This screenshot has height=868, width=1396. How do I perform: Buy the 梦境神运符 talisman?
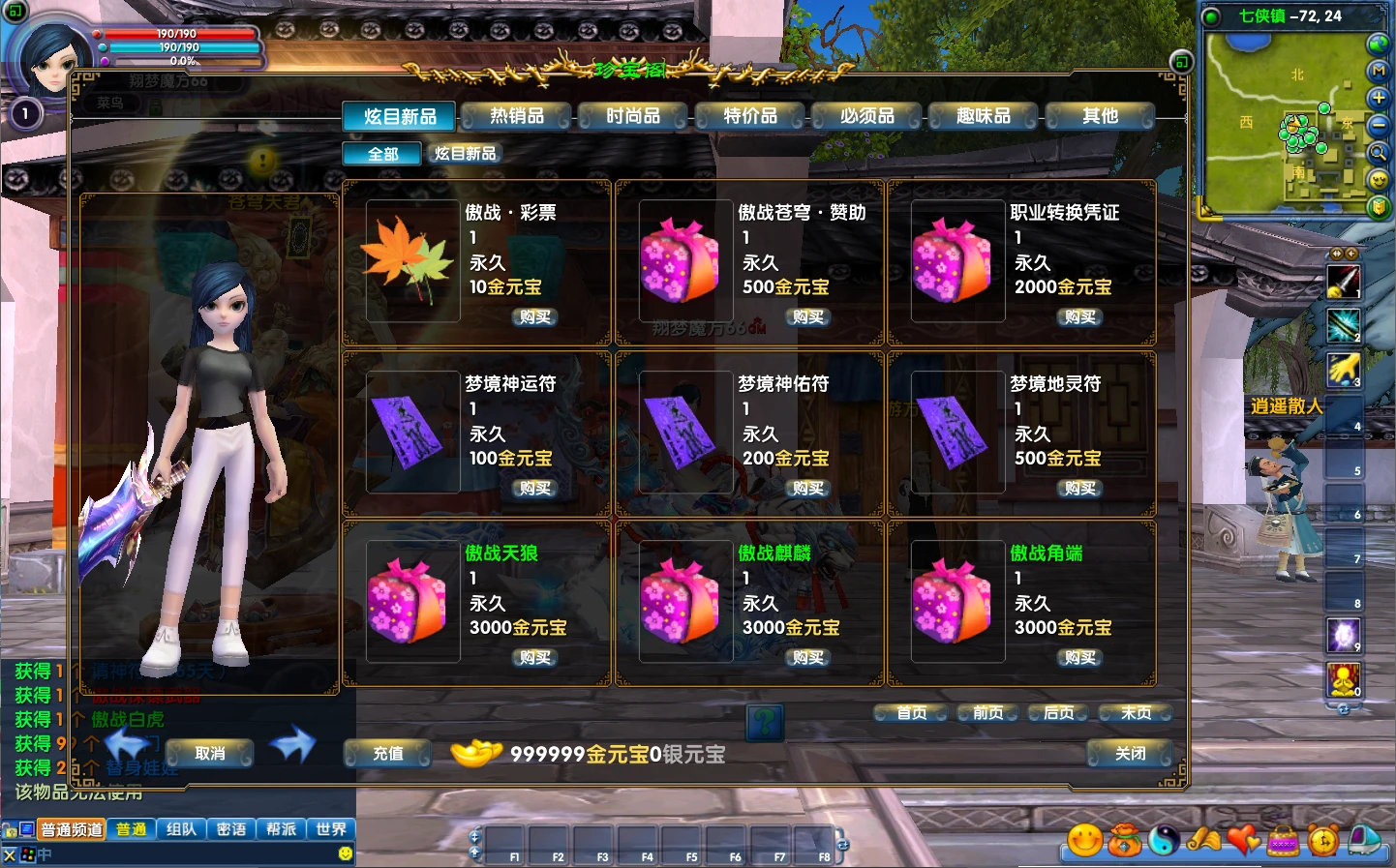point(534,489)
